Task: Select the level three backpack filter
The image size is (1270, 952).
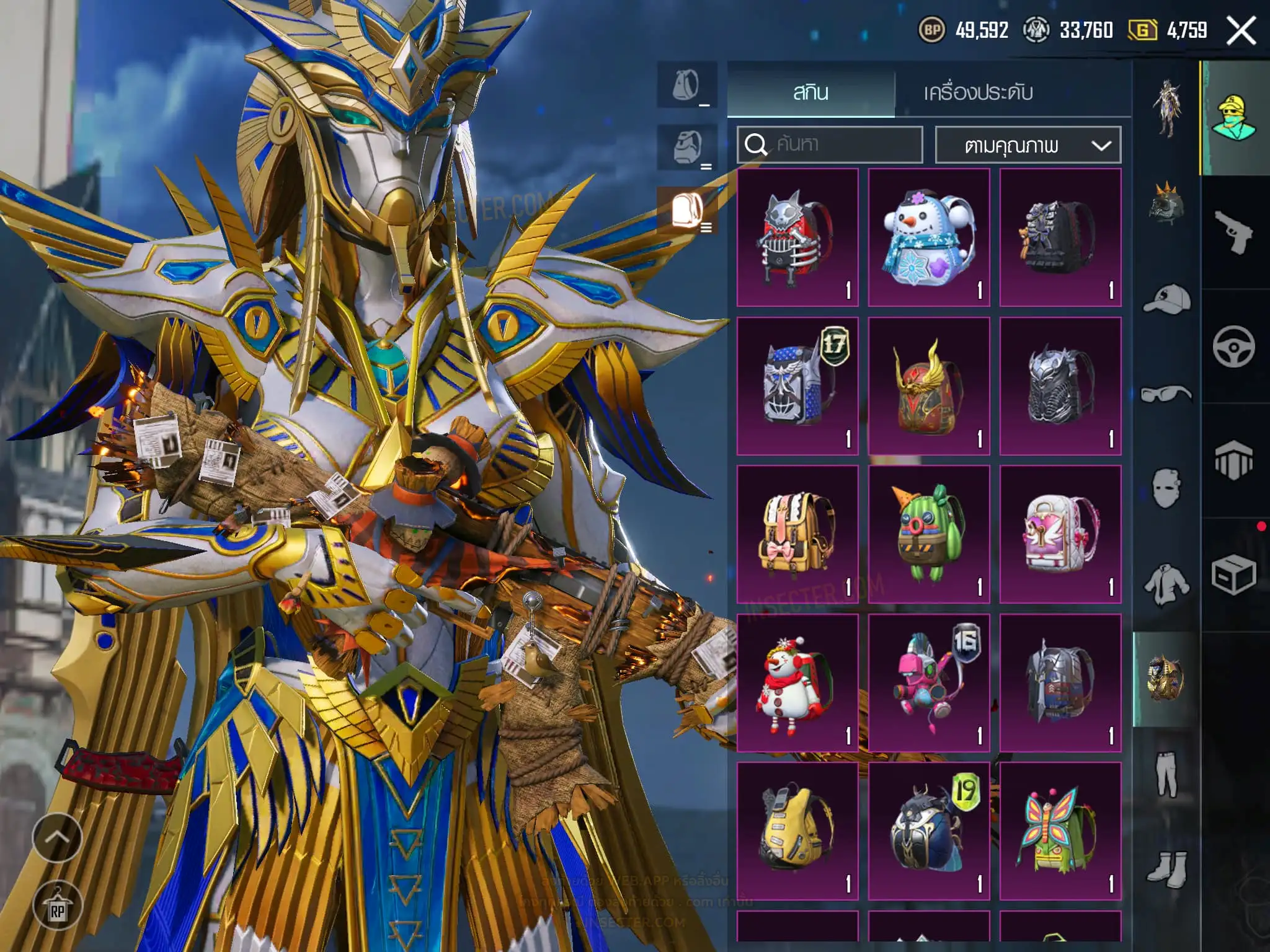Action: tap(688, 210)
